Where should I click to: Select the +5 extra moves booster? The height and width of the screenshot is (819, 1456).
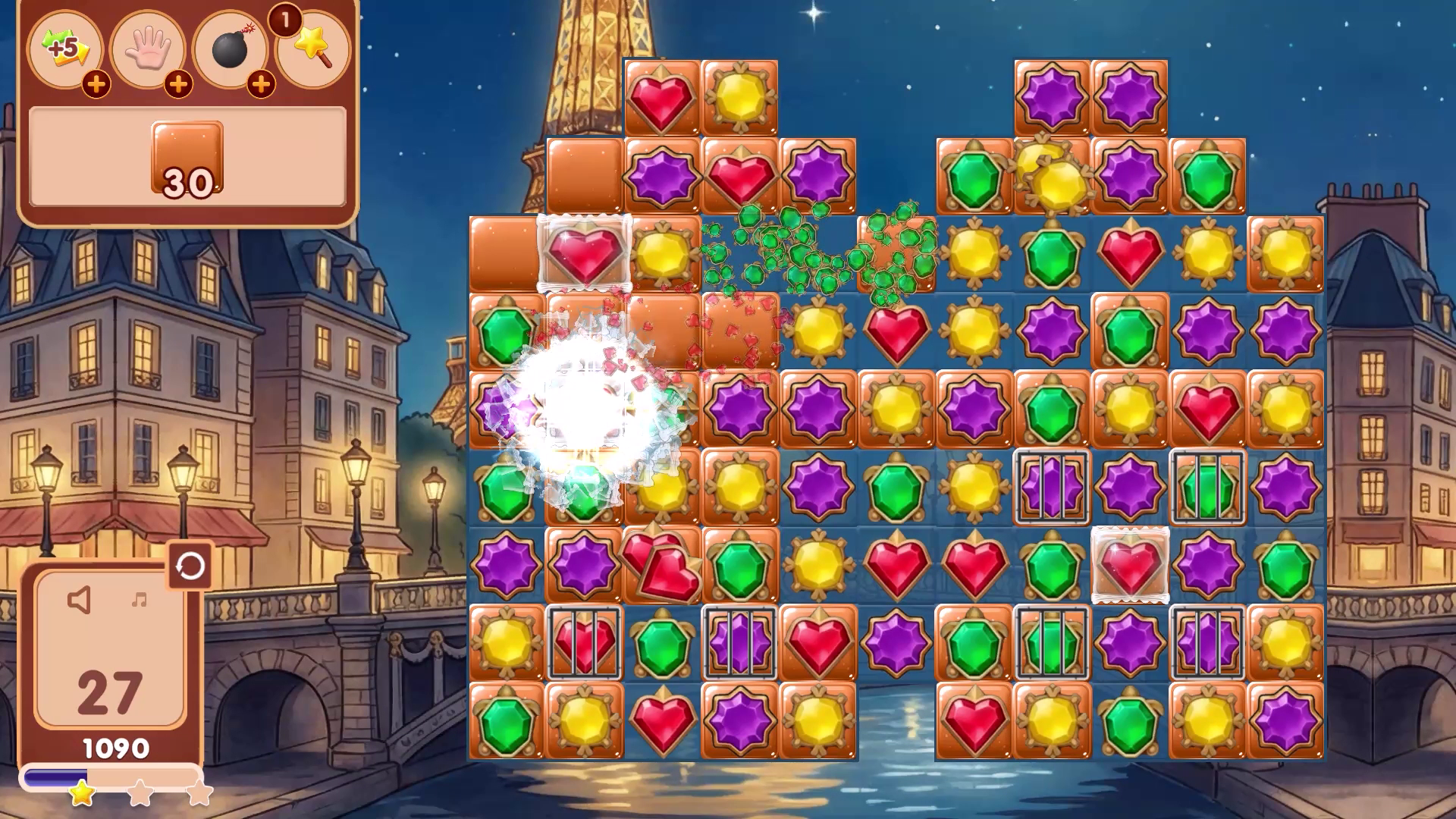(x=66, y=48)
